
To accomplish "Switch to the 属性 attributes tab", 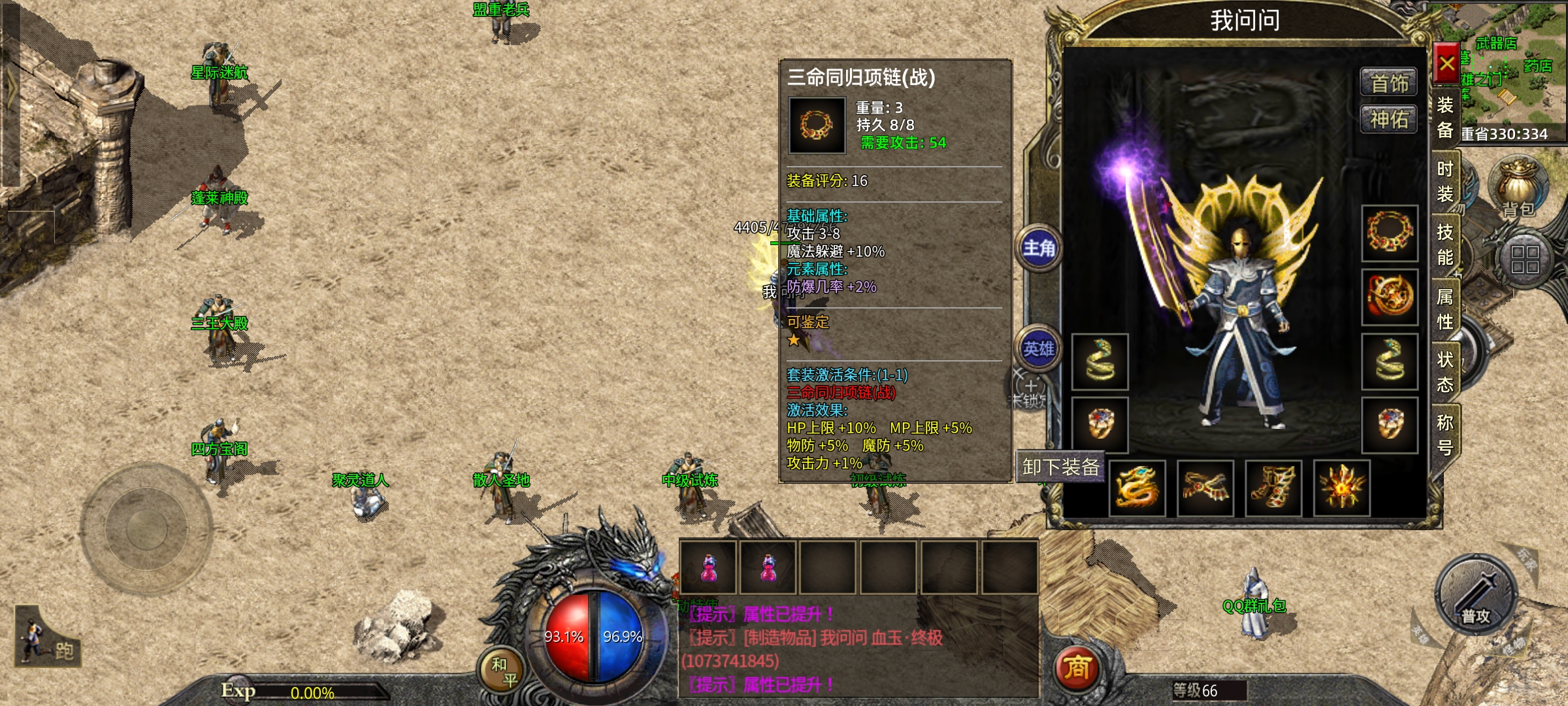I will tap(1445, 309).
